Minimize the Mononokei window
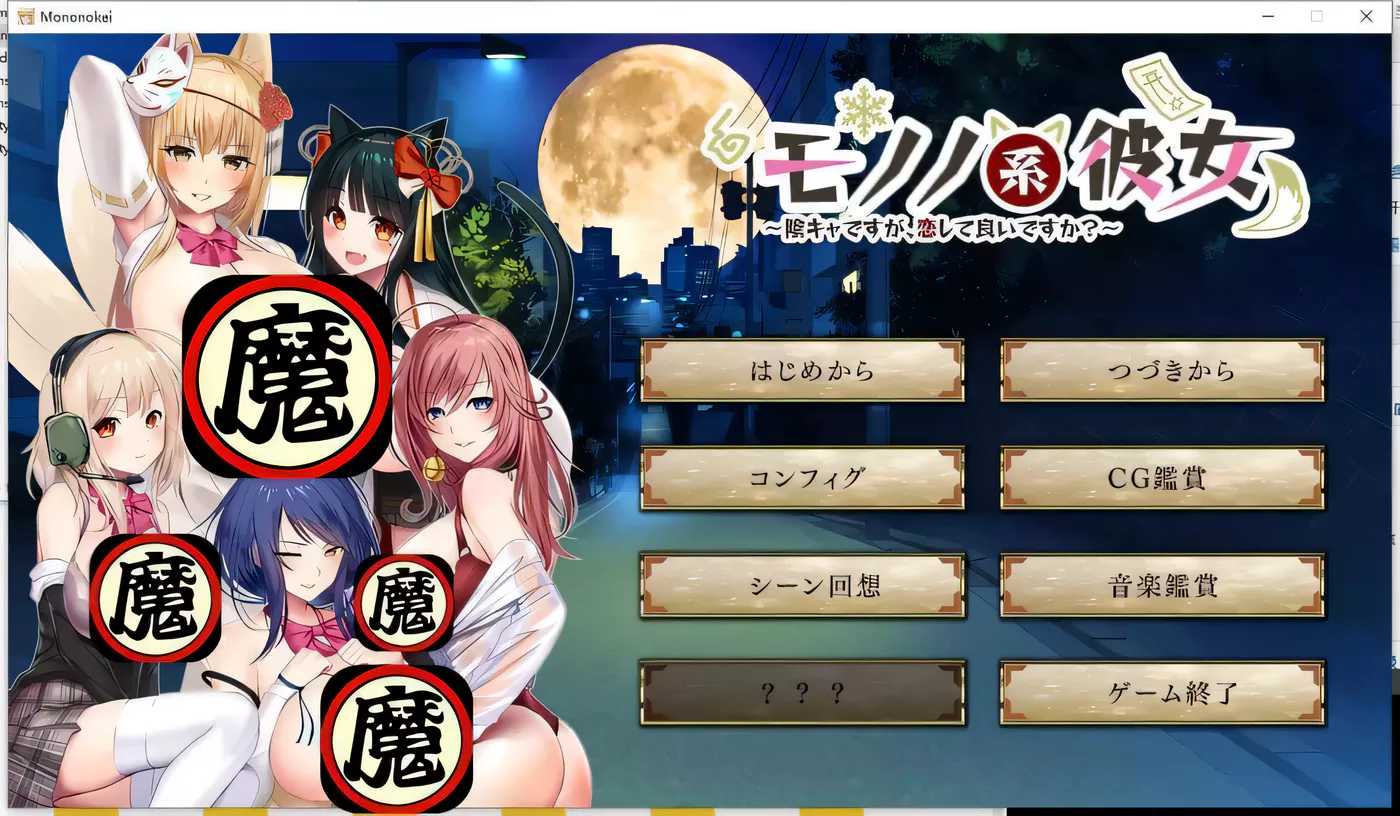This screenshot has height=816, width=1400. click(1266, 16)
